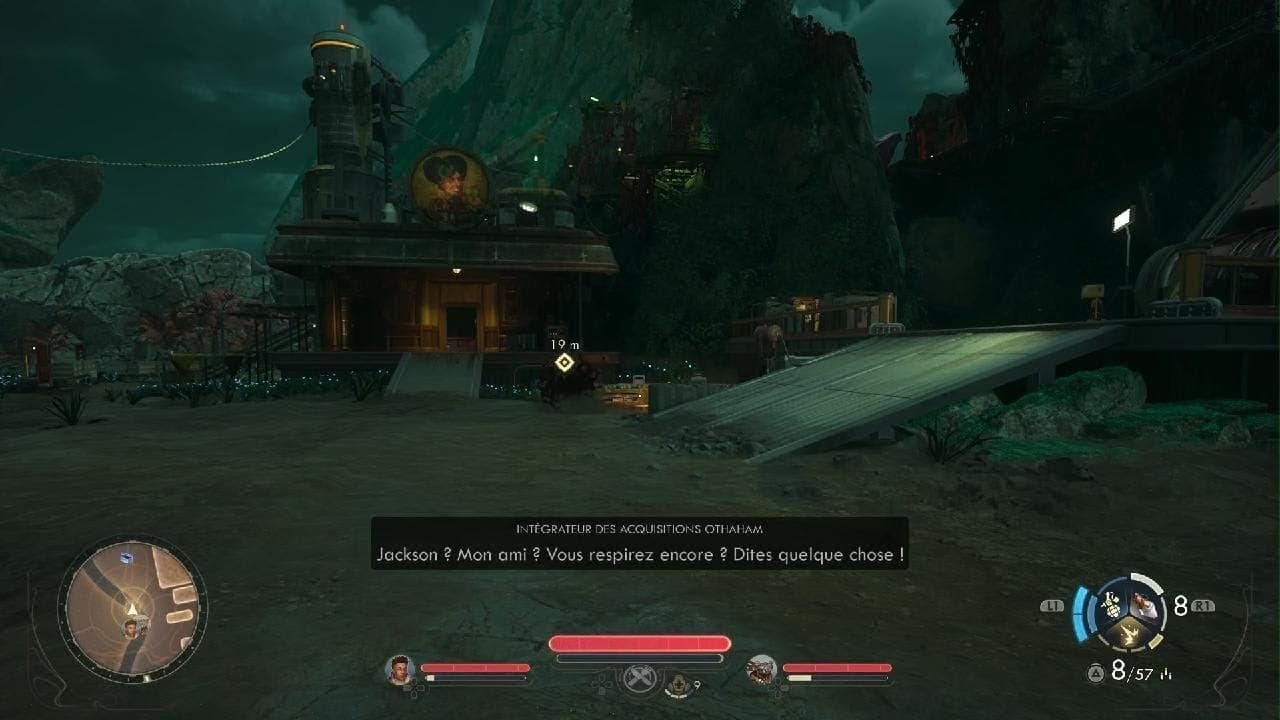Click the triangle button prompt beside the ammo counter

coord(1096,671)
